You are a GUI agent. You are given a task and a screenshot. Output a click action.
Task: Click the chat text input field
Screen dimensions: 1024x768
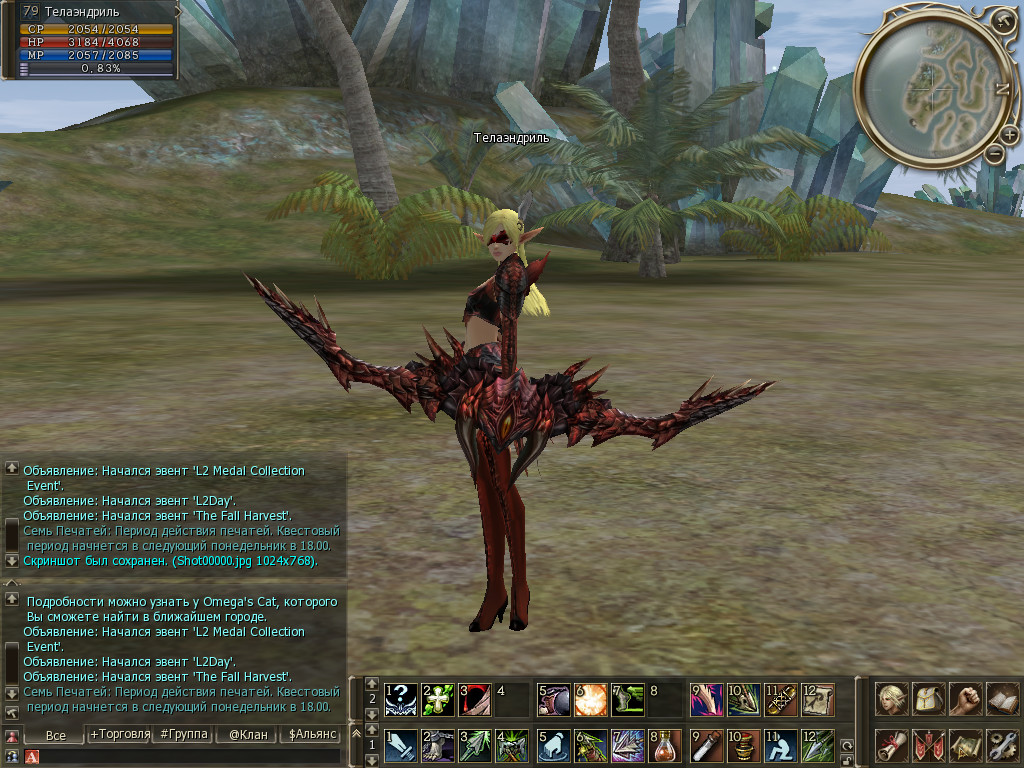click(x=190, y=757)
